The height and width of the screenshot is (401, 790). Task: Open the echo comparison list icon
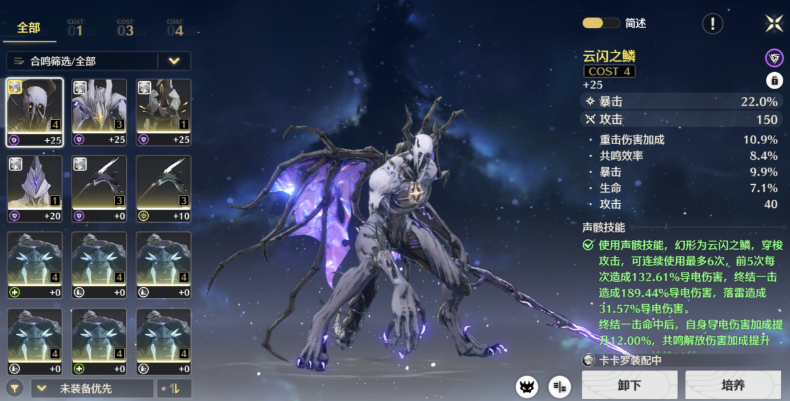(560, 386)
